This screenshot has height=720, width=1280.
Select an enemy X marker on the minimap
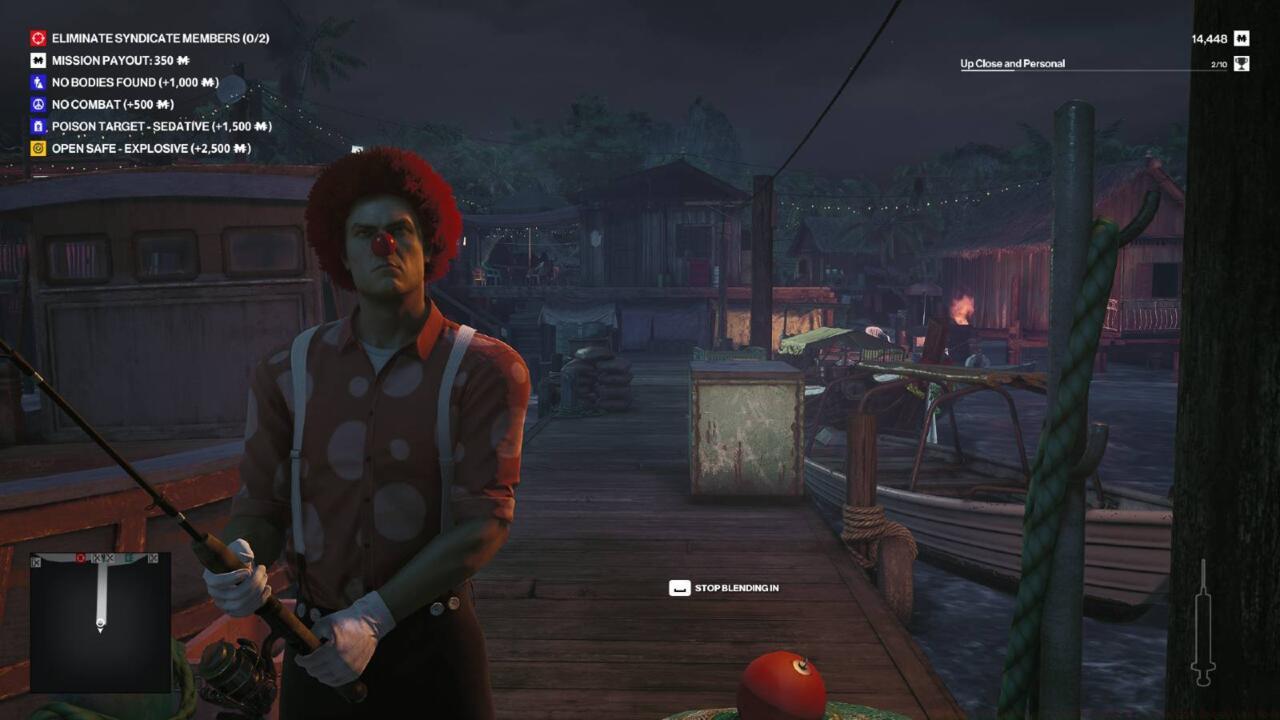click(x=98, y=558)
